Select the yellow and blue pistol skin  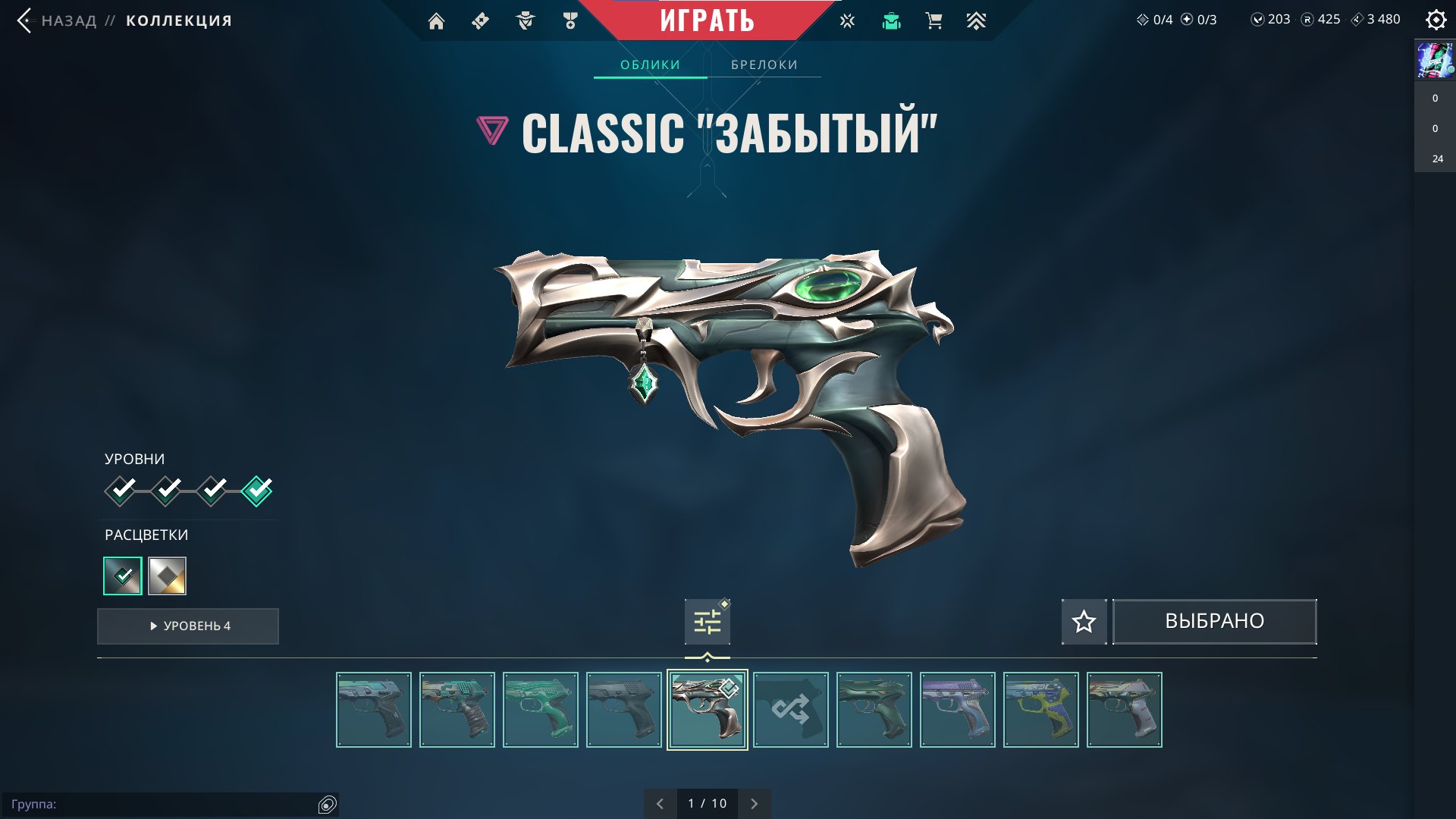[1040, 710]
